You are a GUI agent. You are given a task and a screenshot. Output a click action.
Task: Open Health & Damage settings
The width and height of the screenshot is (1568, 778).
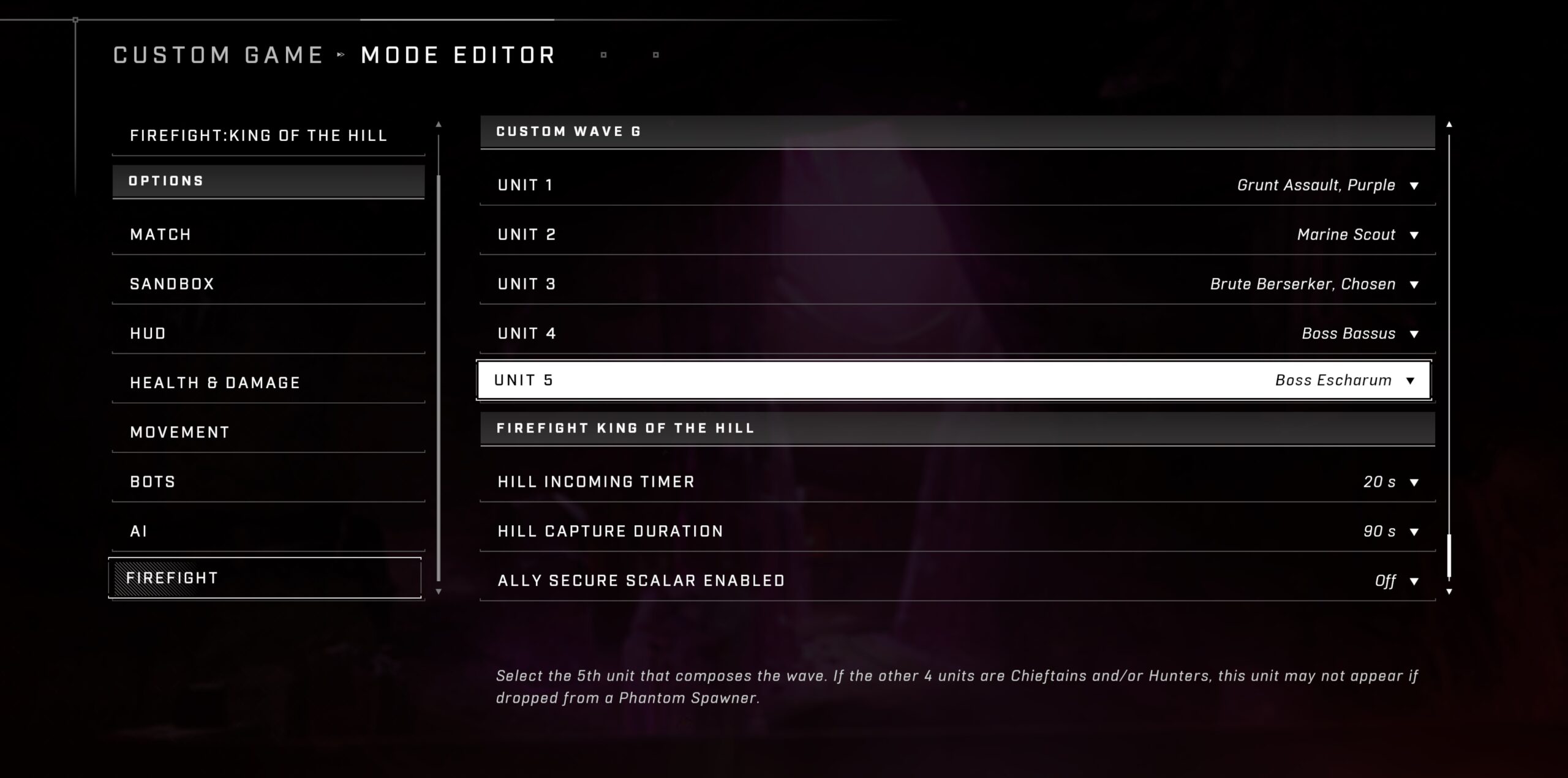tap(268, 383)
